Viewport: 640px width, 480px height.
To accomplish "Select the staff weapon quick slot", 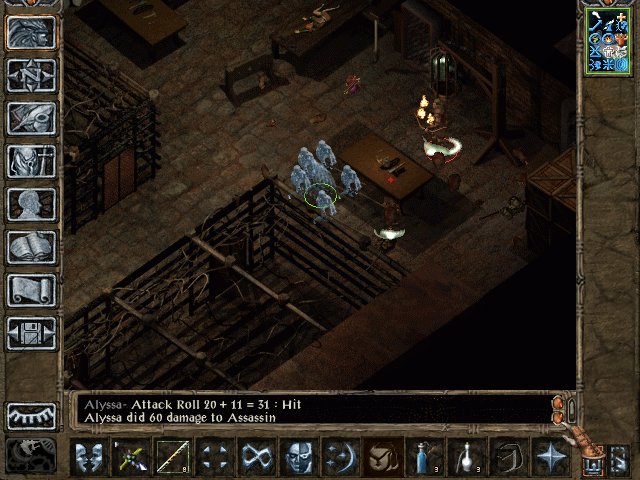I will click(173, 457).
